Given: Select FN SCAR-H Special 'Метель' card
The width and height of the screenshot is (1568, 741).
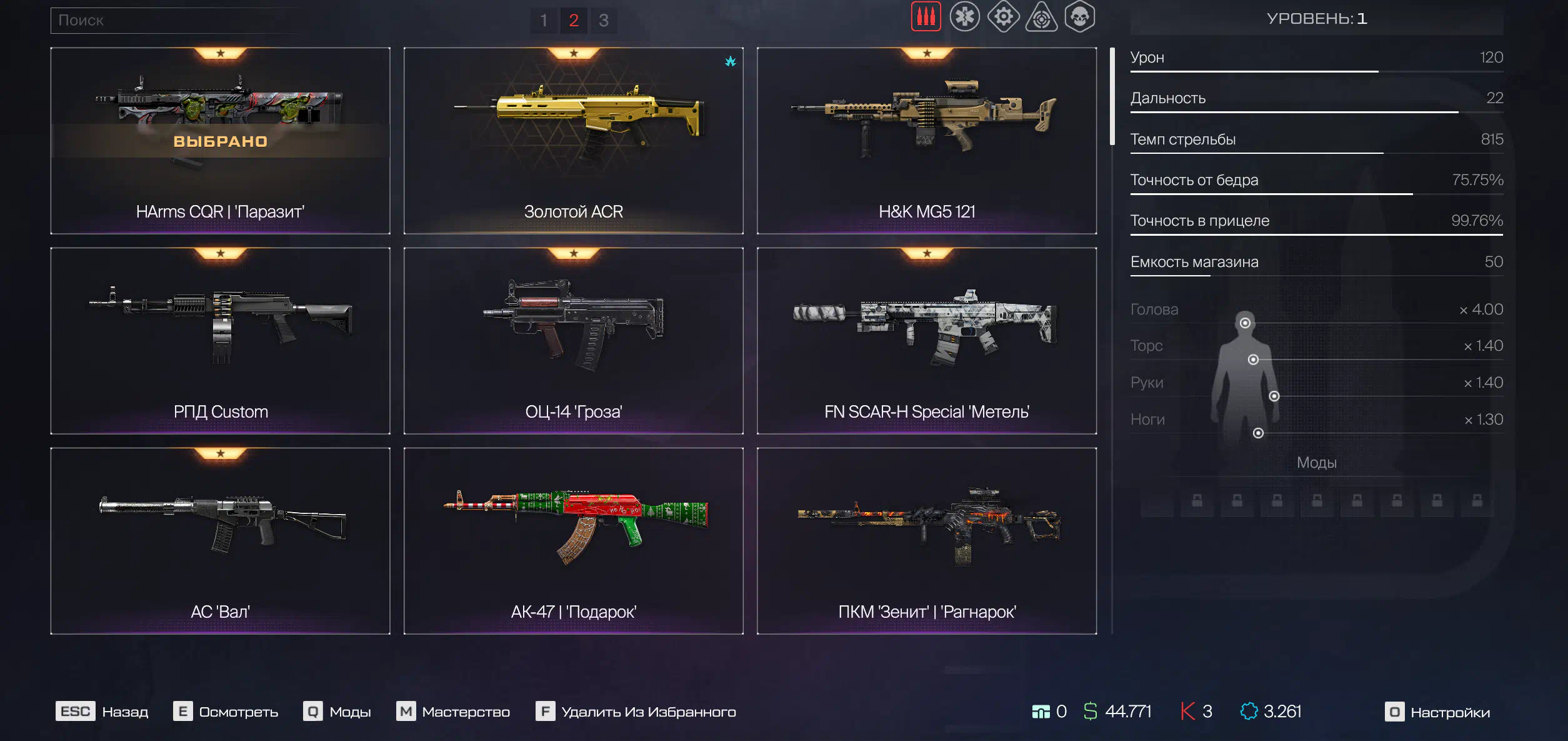Looking at the screenshot, I should tap(926, 341).
